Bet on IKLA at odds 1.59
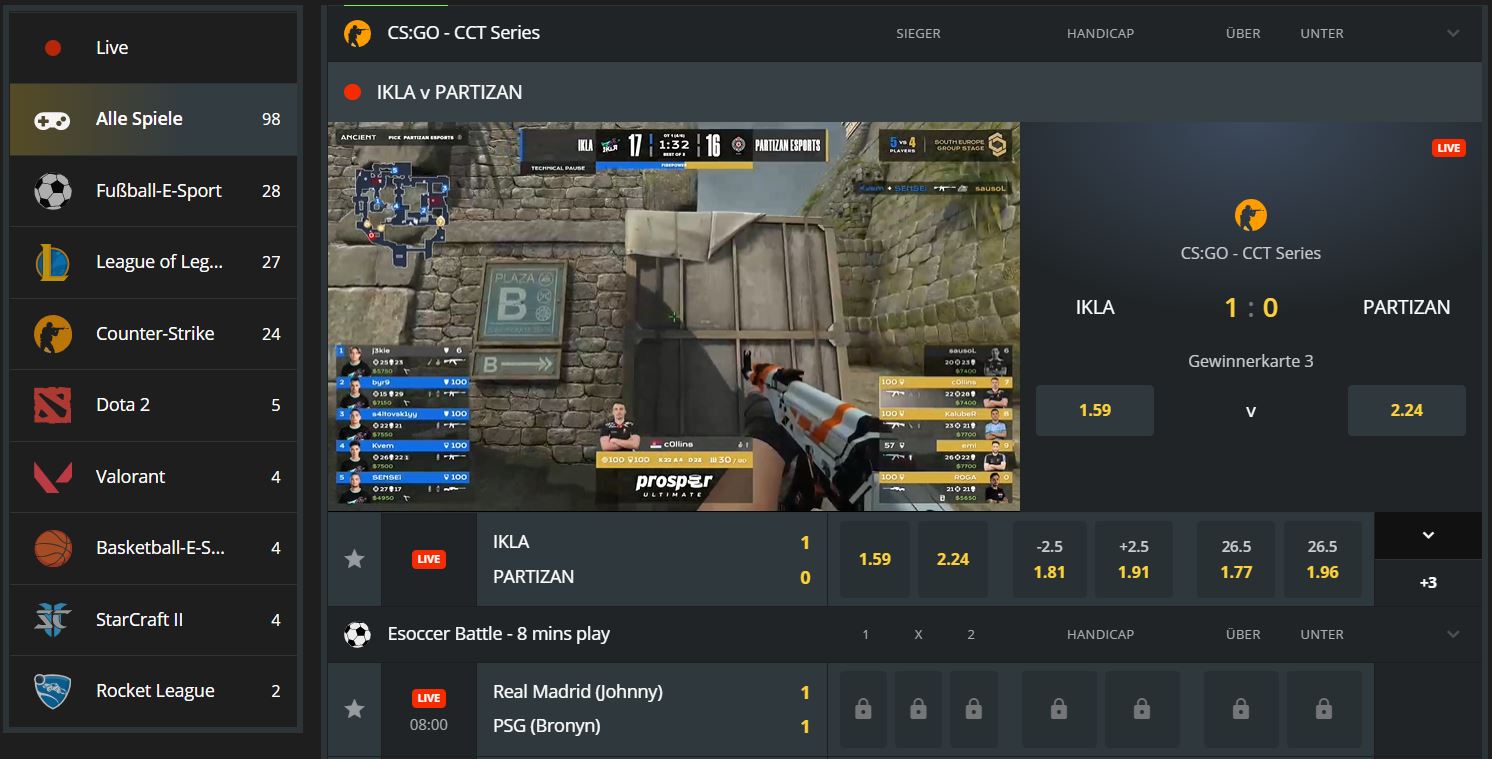 [x=874, y=559]
